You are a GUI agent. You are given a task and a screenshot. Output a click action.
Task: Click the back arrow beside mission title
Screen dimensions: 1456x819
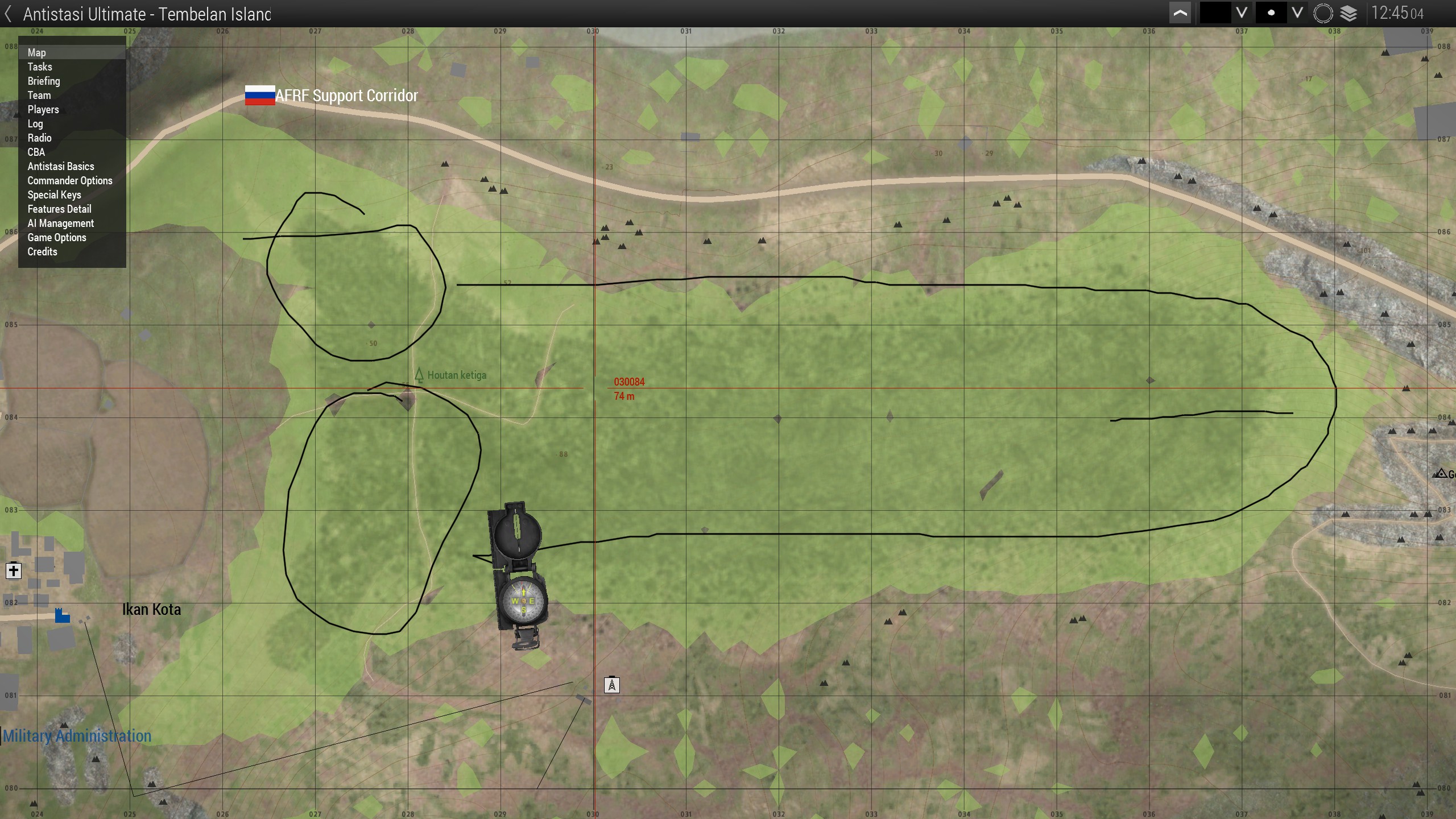[9, 14]
